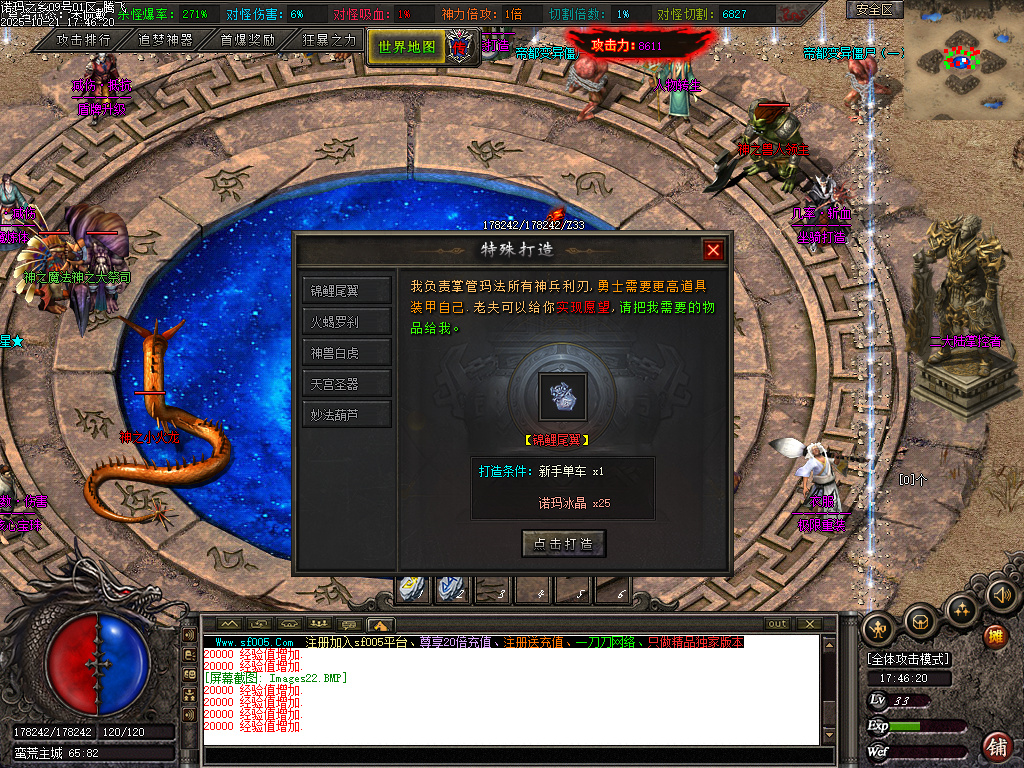Image resolution: width=1024 pixels, height=768 pixels.
Task: Click the chat panel's out button
Action: click(777, 624)
